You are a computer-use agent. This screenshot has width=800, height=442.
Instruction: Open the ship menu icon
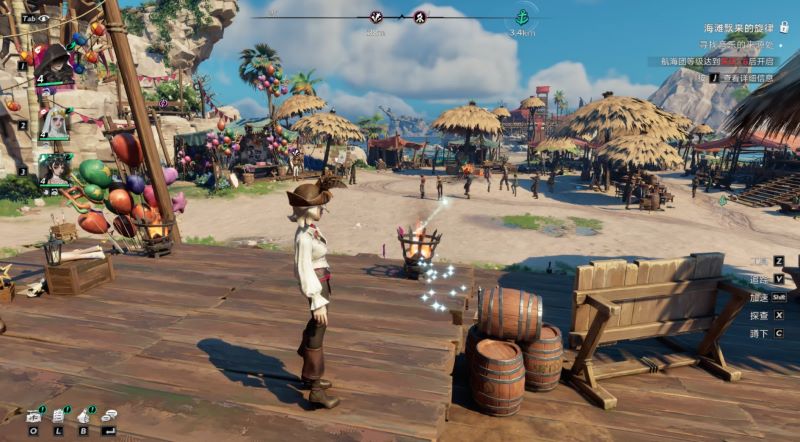tap(34, 415)
